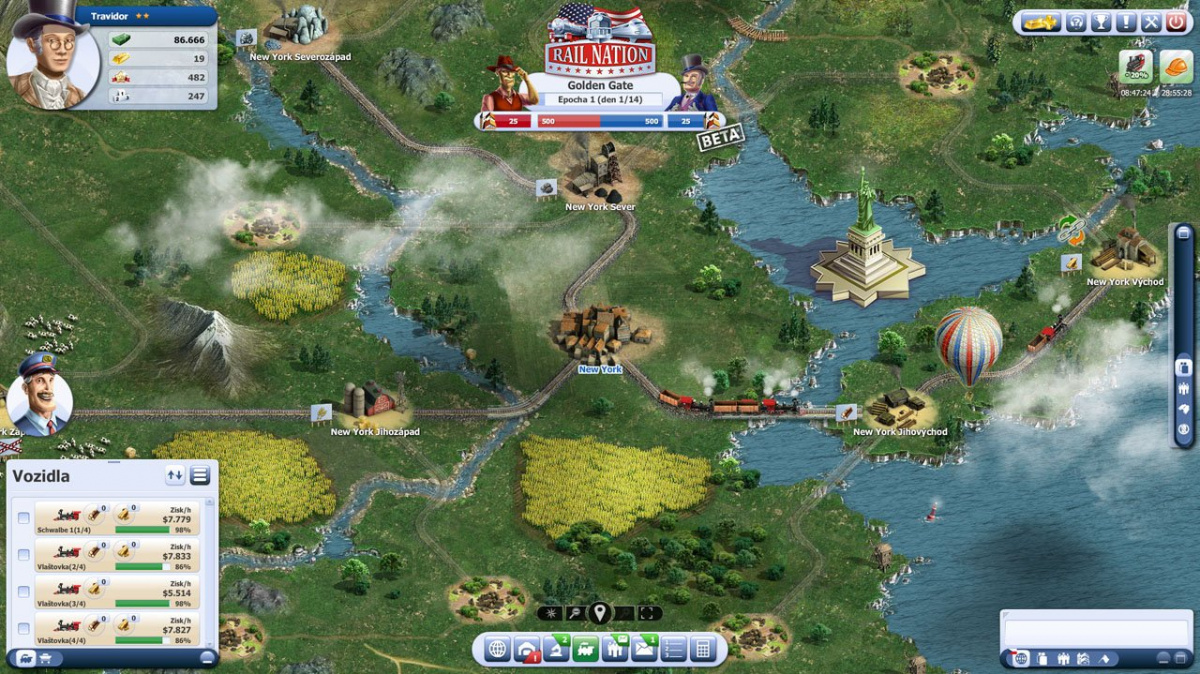Buy gold with the gold bar plus button
1200x674 pixels.
point(1040,22)
